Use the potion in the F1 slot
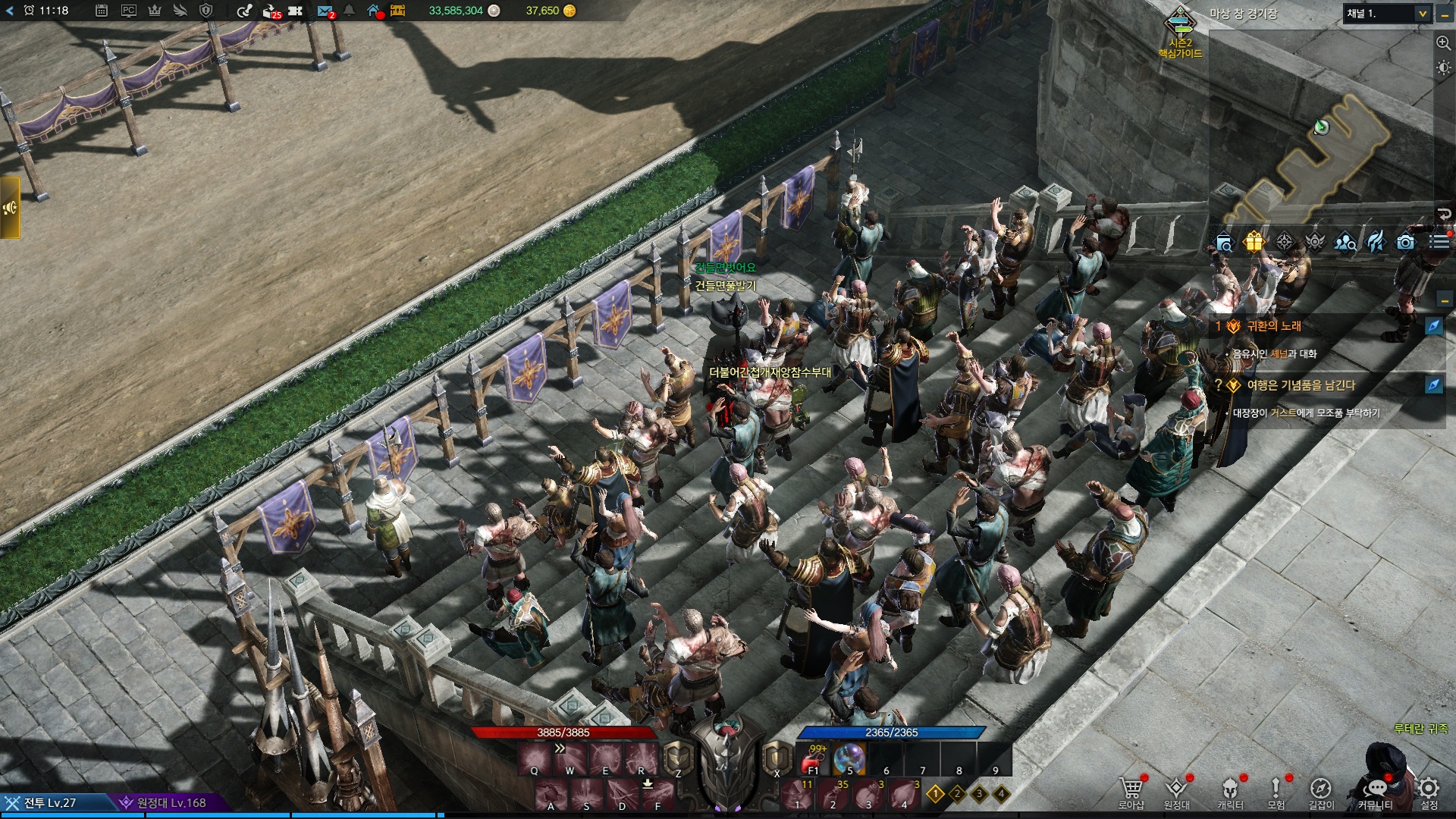 (x=814, y=759)
